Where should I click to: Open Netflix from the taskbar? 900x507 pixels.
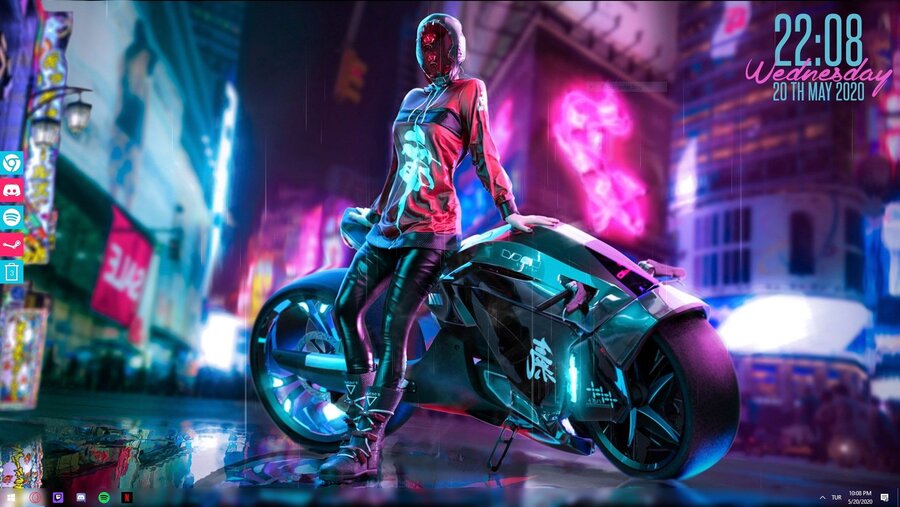coord(127,497)
